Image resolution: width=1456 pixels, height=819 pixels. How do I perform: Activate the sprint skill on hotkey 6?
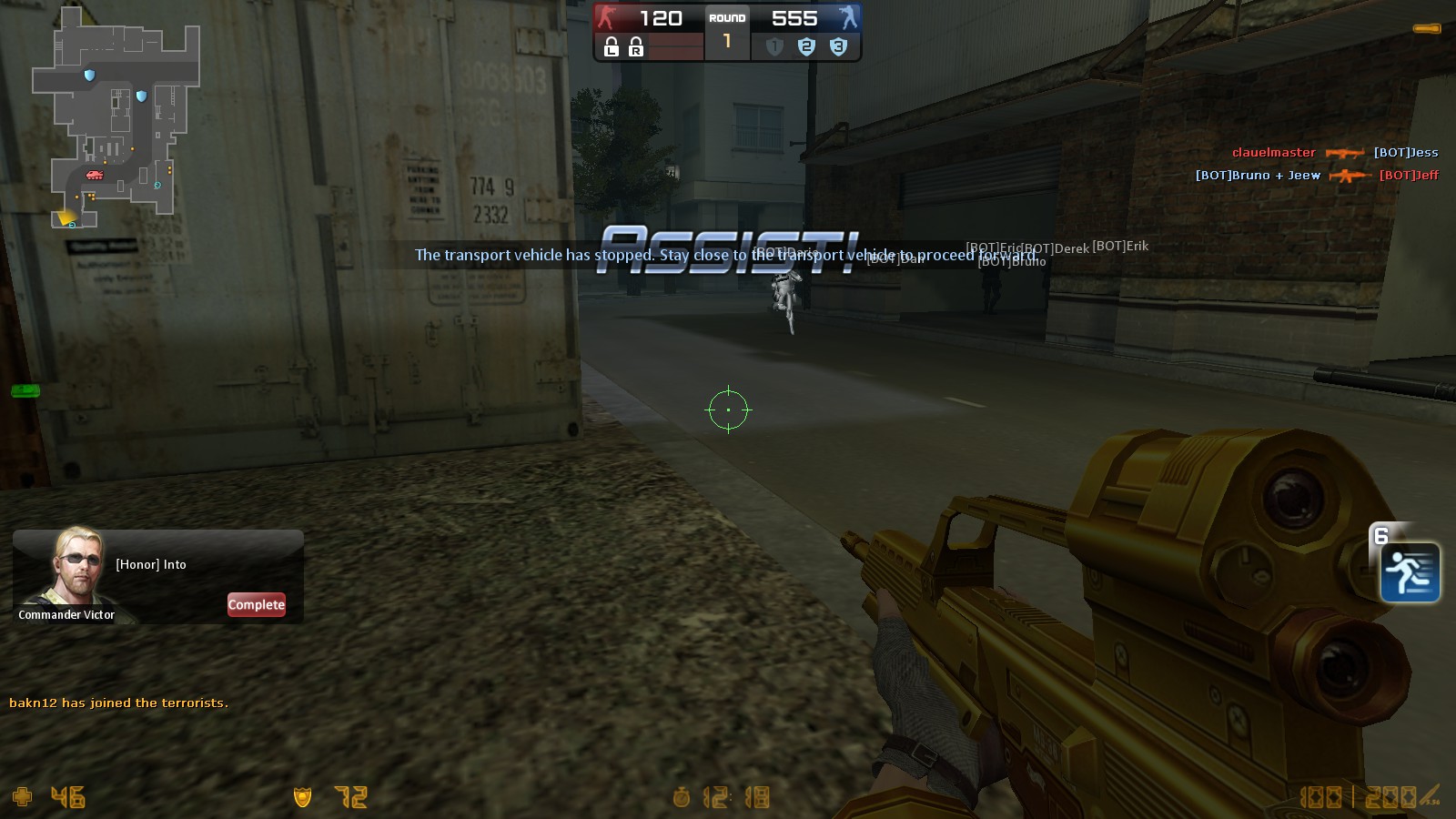(1410, 572)
